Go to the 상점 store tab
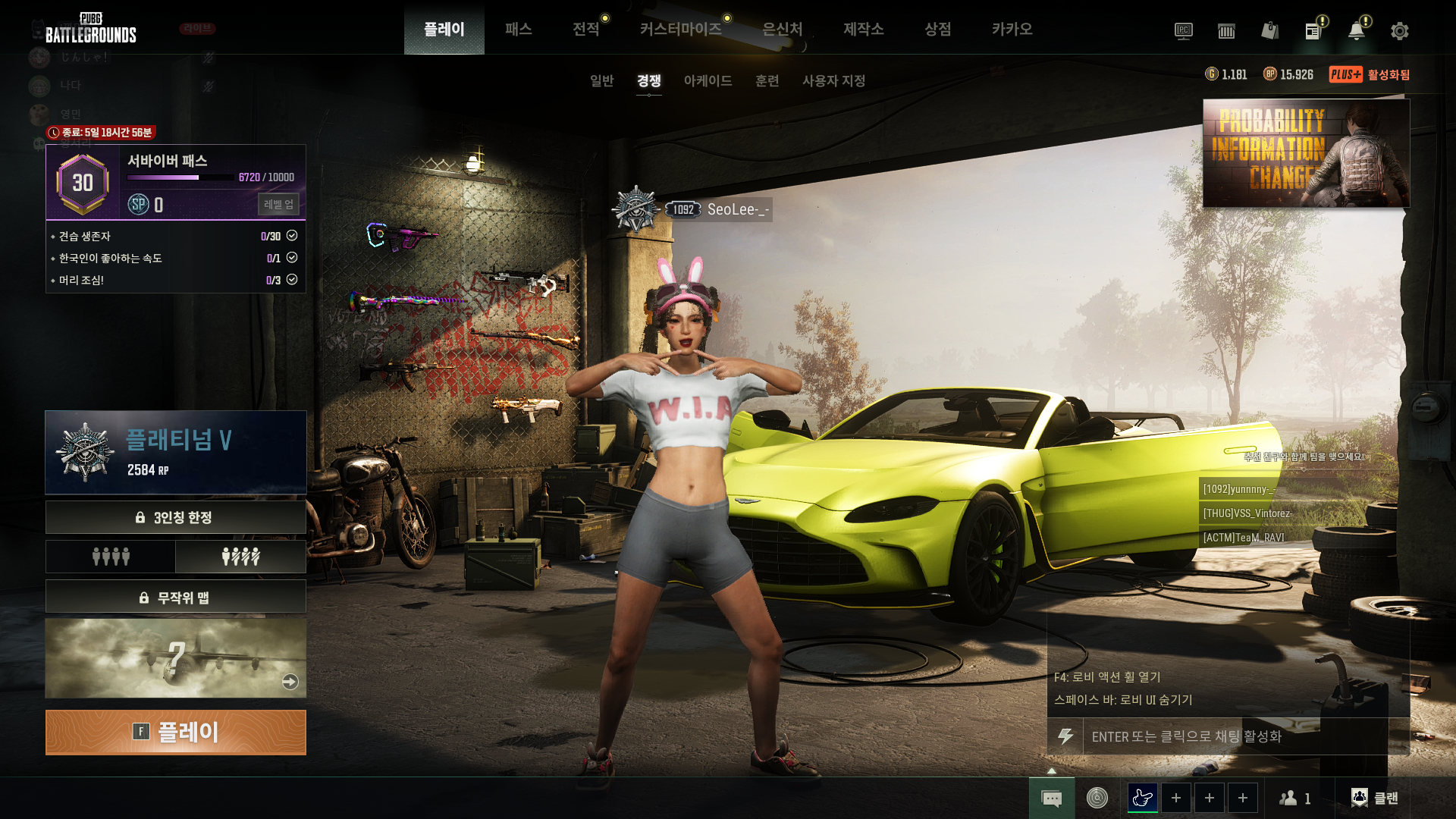The width and height of the screenshot is (1456, 819). (x=937, y=29)
